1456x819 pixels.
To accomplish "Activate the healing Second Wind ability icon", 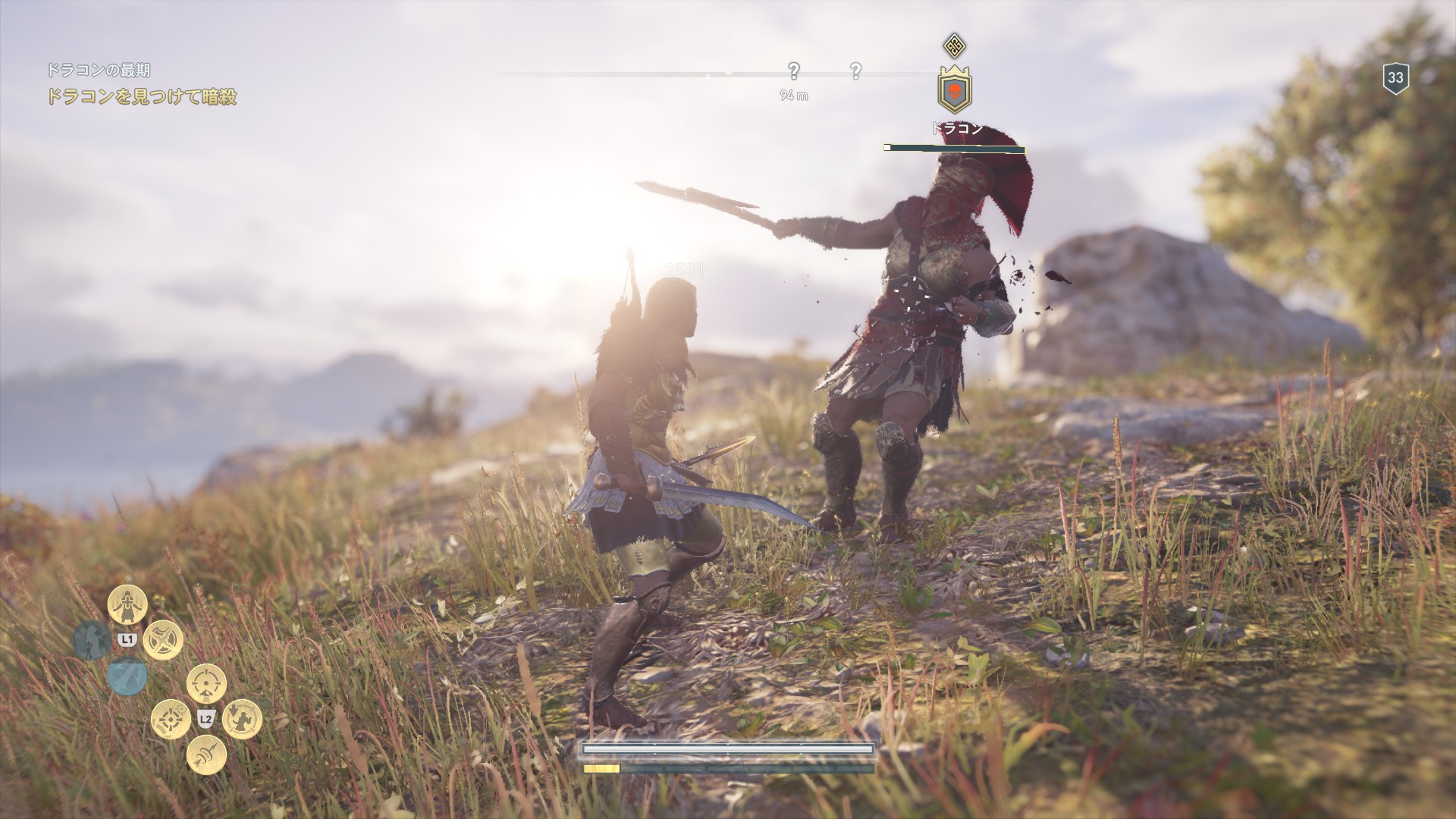I will (127, 604).
